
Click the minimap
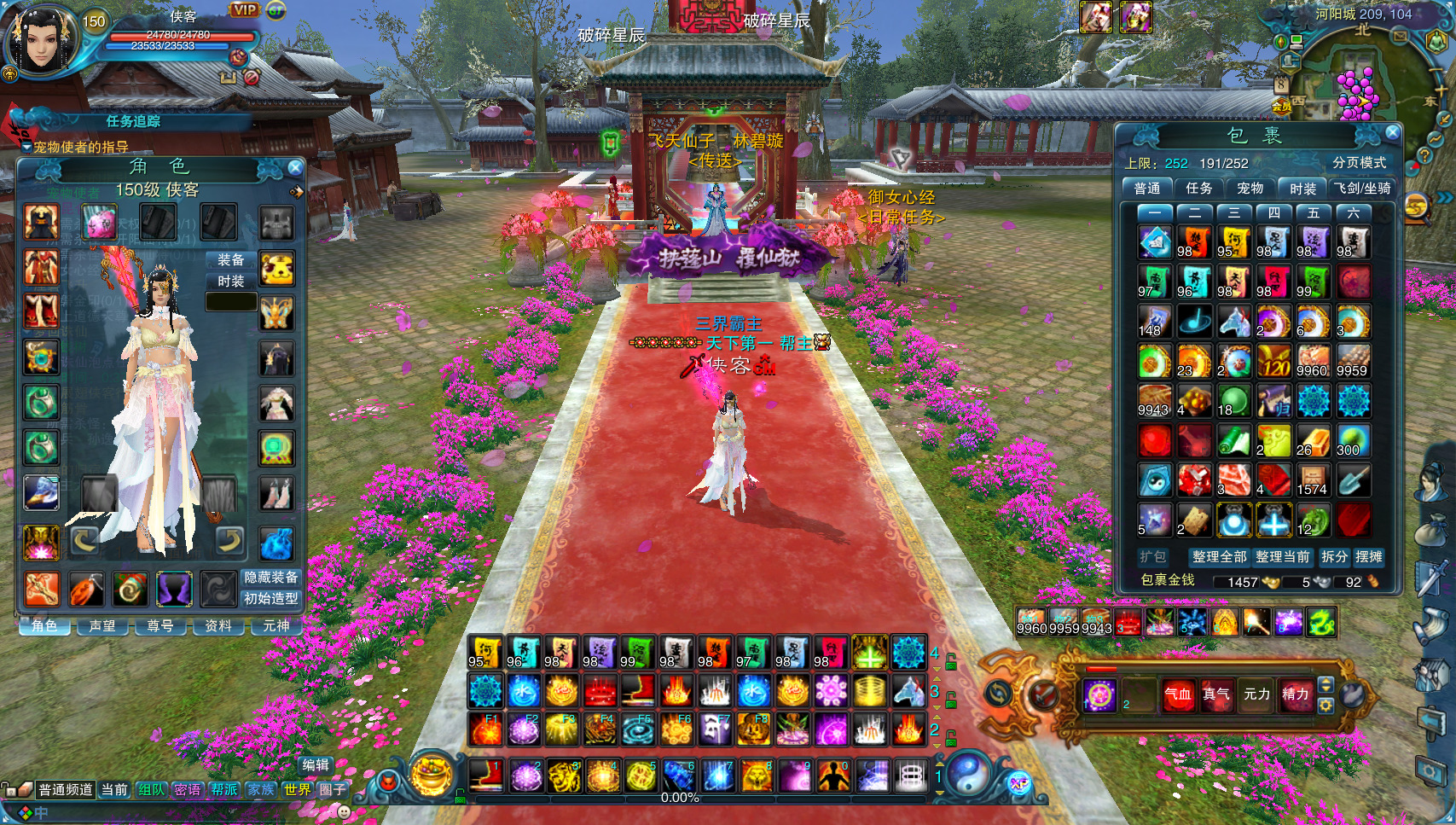[x=1356, y=81]
